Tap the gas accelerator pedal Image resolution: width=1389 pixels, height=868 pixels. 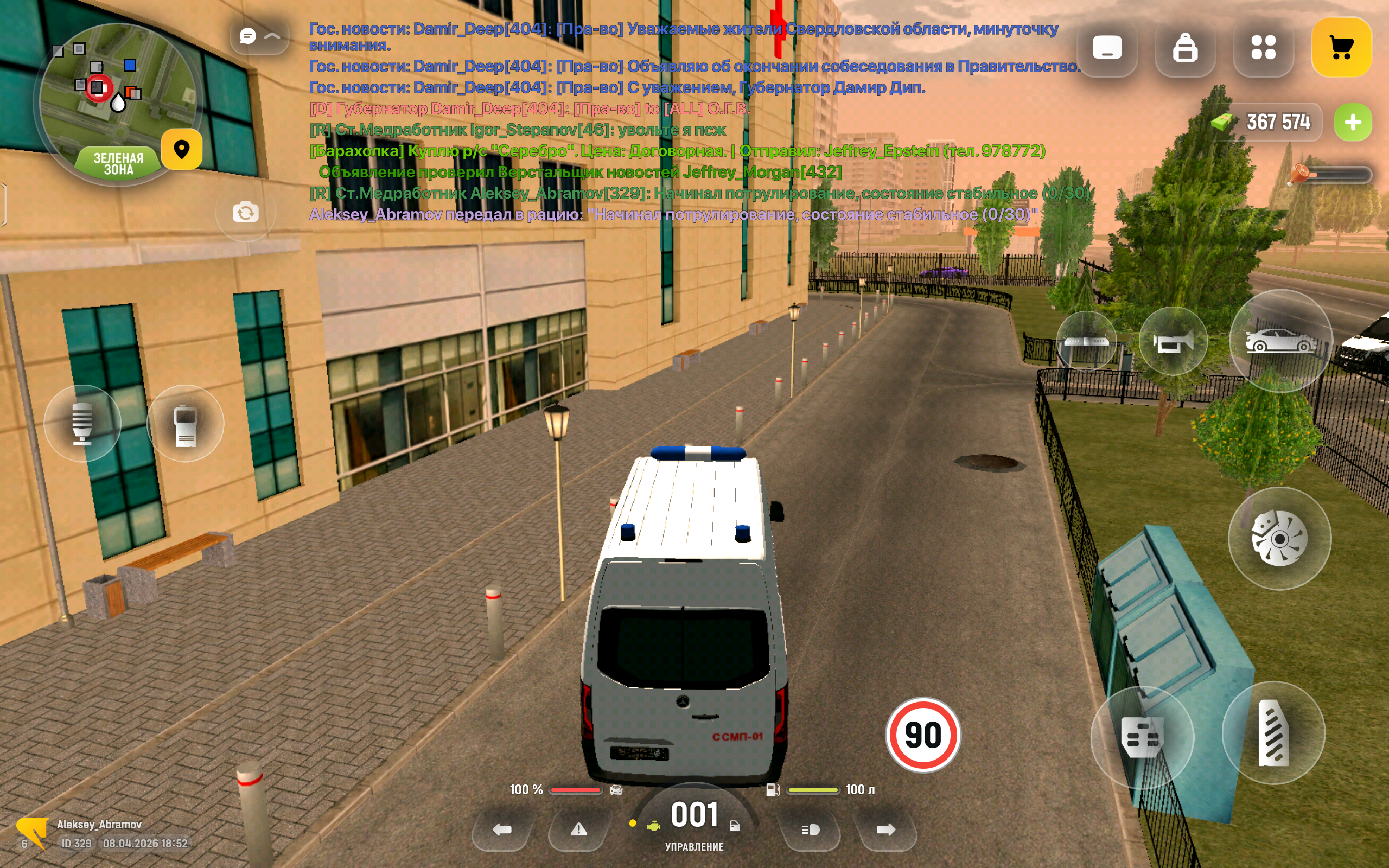[x=1273, y=732]
